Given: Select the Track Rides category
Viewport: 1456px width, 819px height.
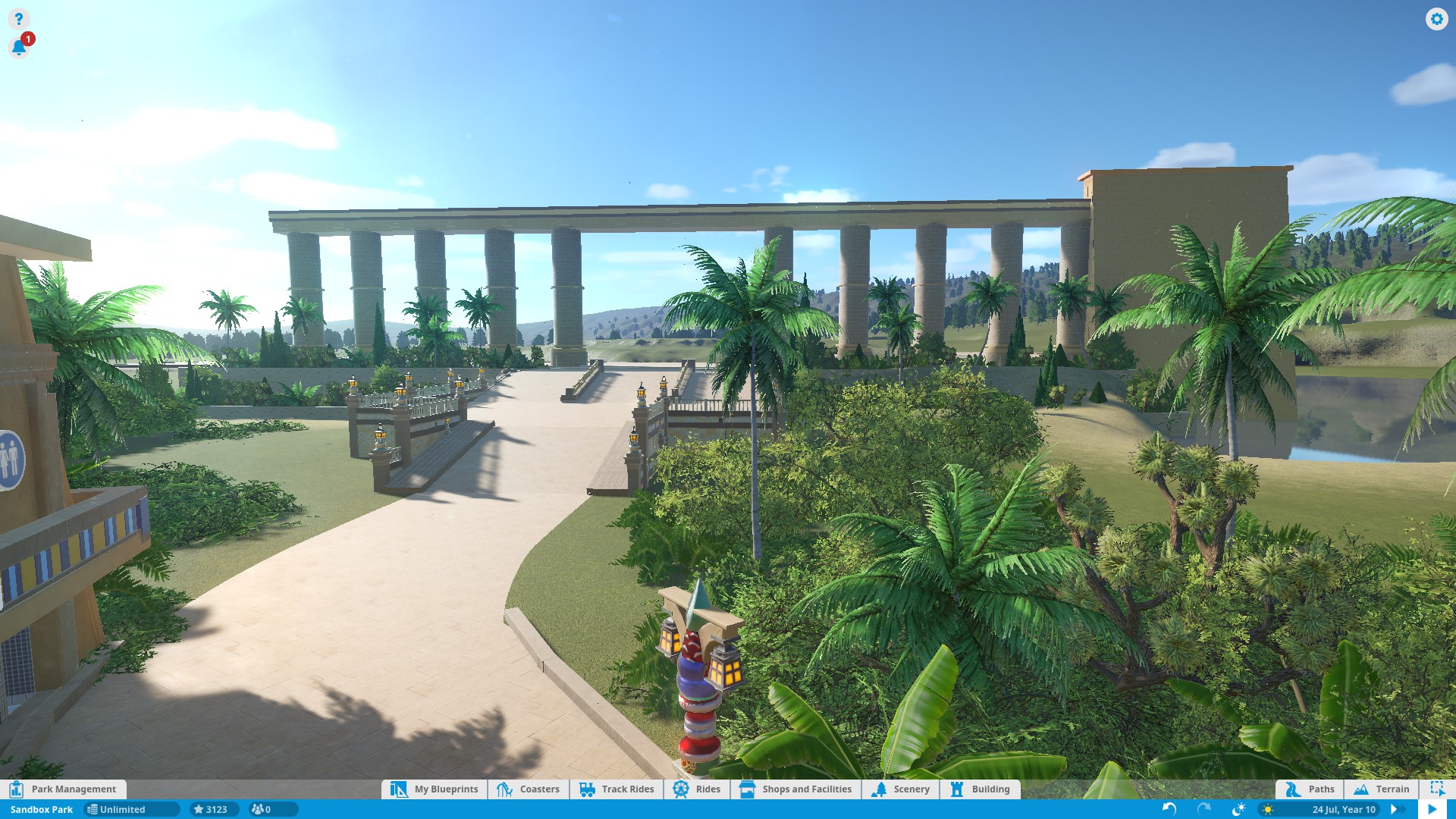Looking at the screenshot, I should click(617, 789).
